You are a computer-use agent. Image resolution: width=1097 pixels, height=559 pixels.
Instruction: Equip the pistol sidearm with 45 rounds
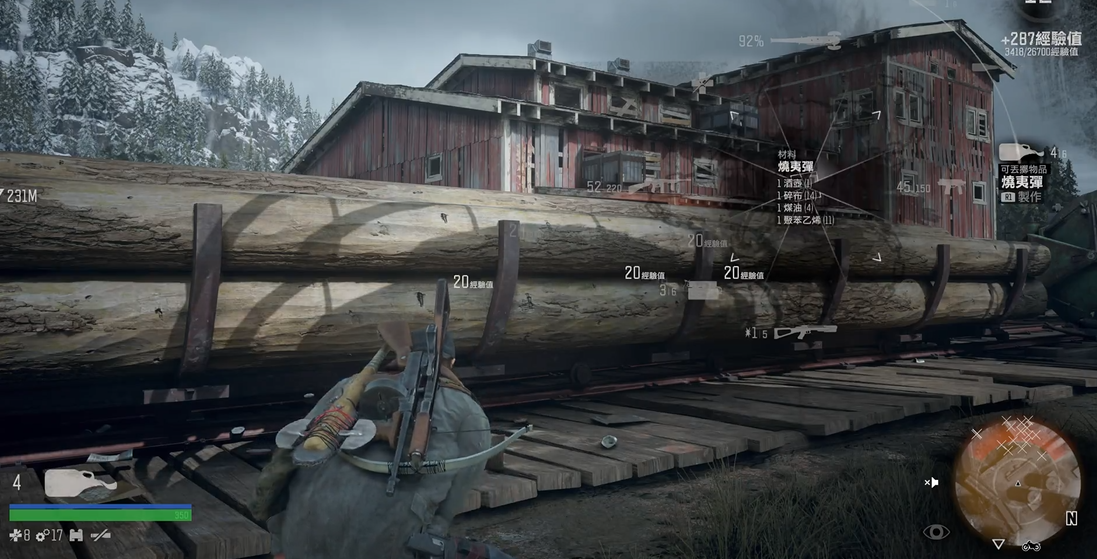click(949, 187)
